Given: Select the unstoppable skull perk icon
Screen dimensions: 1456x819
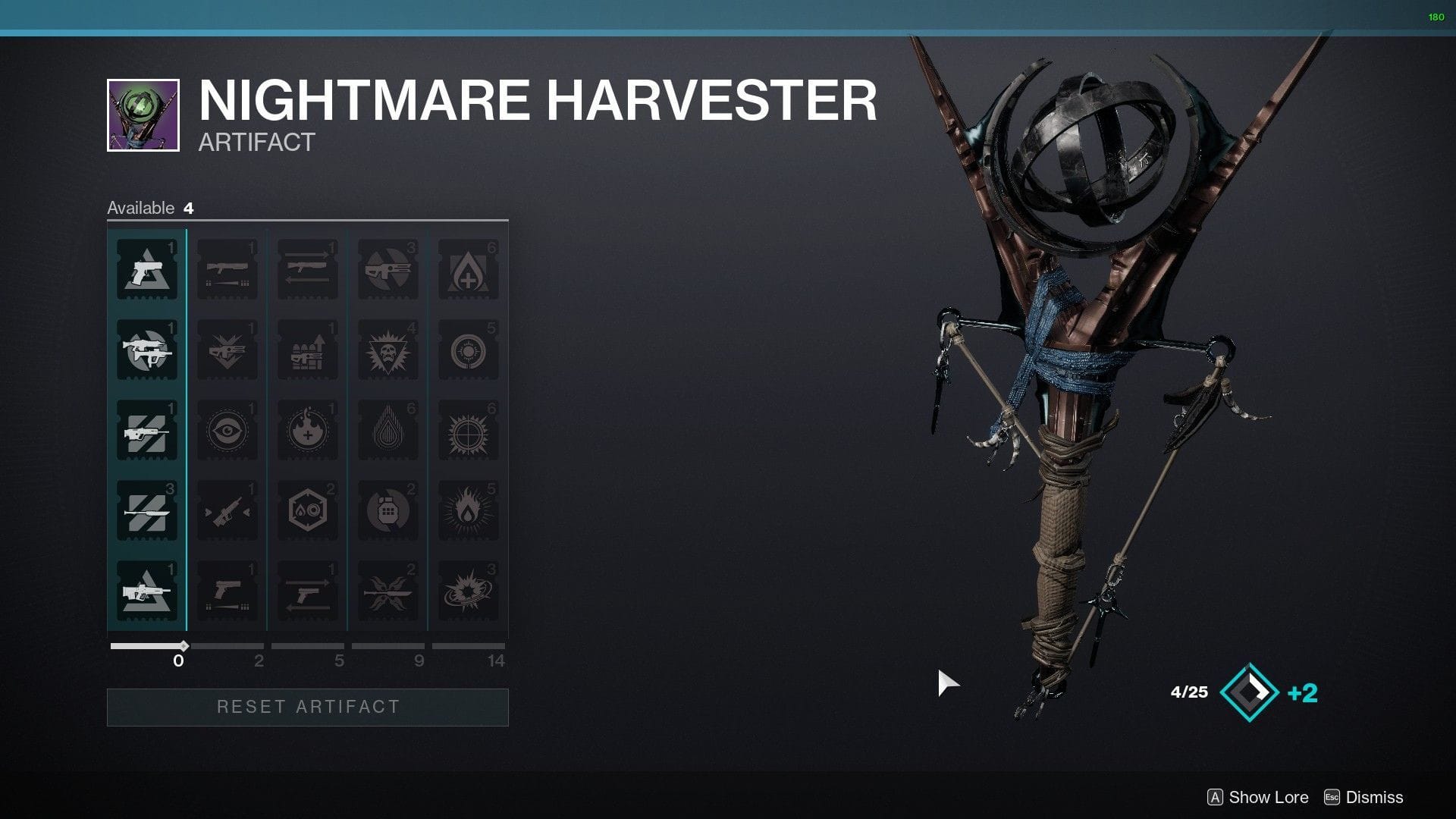Looking at the screenshot, I should pos(388,351).
